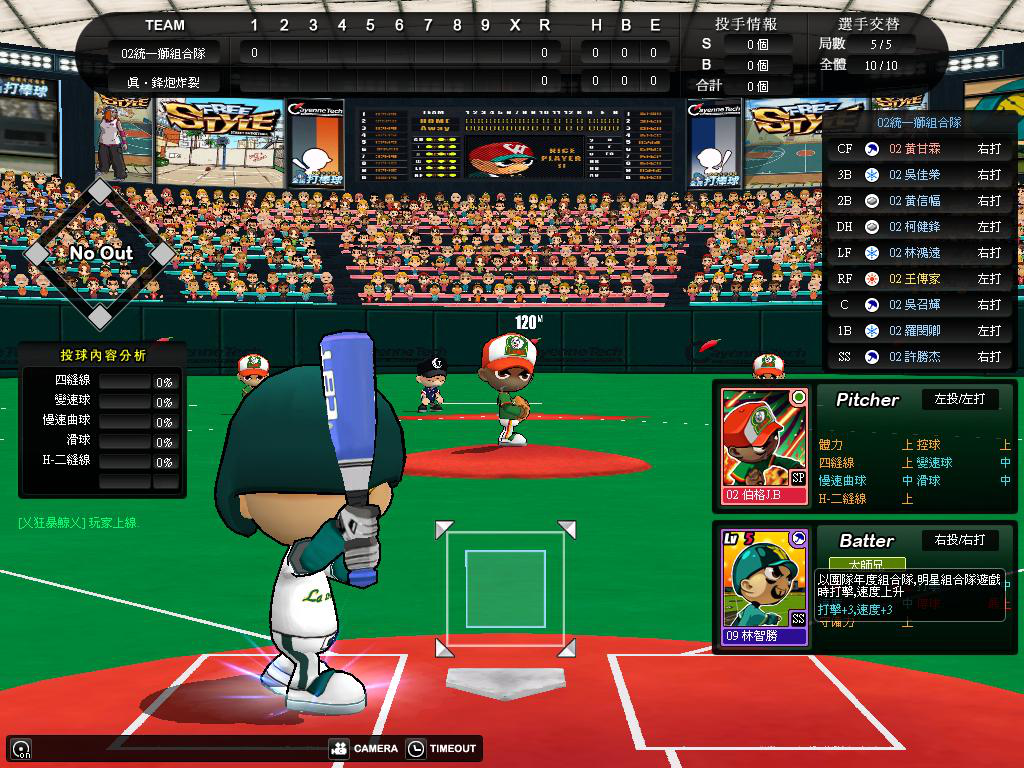Open the CAMERA view option

364,748
